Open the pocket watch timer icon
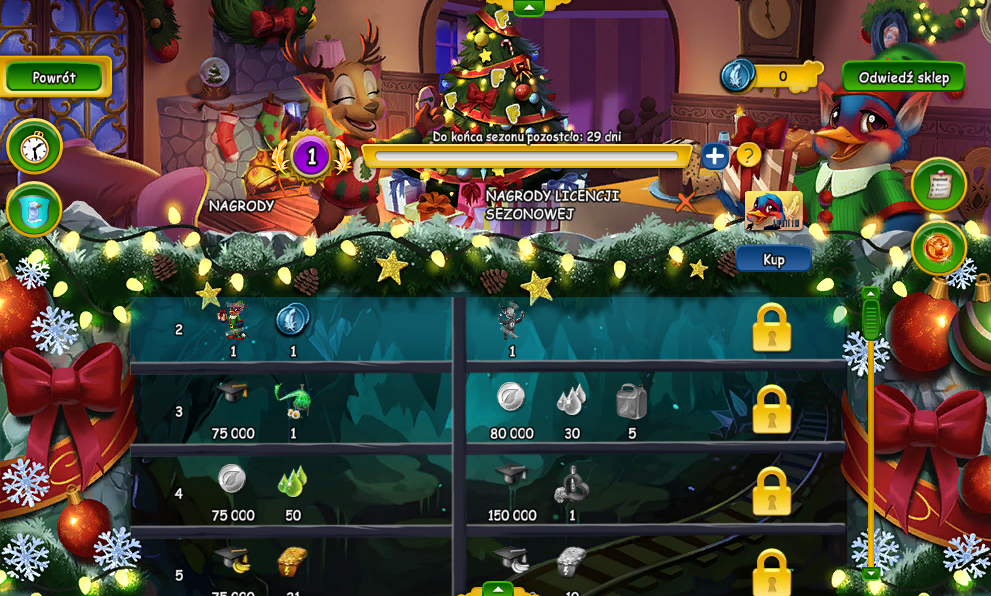 [34, 148]
